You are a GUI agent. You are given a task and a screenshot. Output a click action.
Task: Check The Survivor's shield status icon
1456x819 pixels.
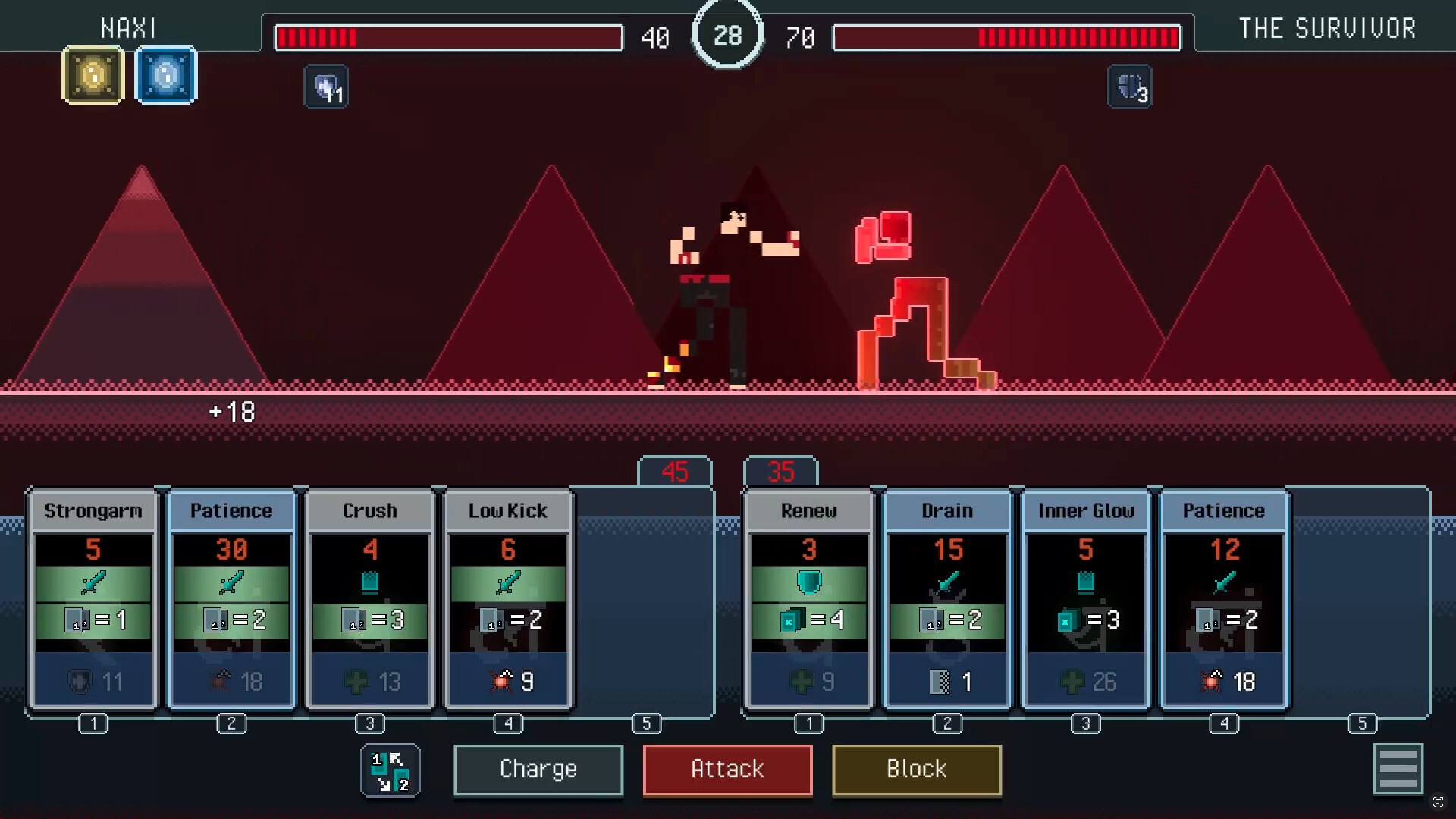click(1130, 87)
